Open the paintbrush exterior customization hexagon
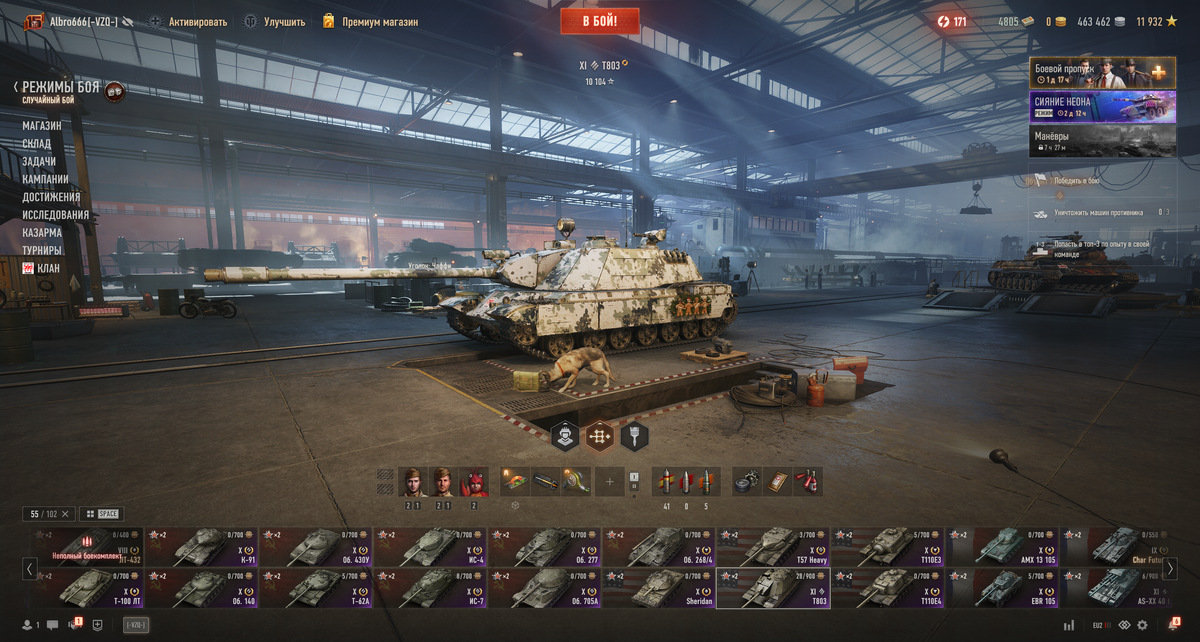Screen dimensions: 1200x642 click(635, 436)
